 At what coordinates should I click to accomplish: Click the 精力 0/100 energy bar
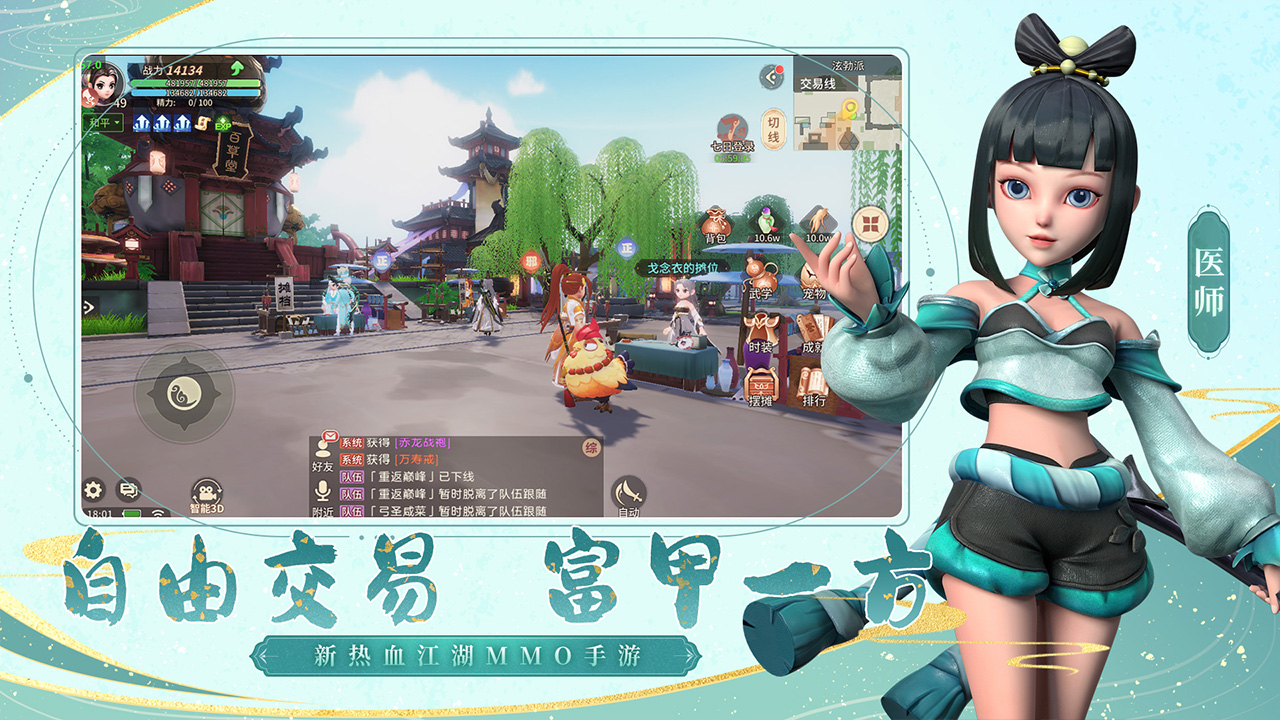point(184,103)
